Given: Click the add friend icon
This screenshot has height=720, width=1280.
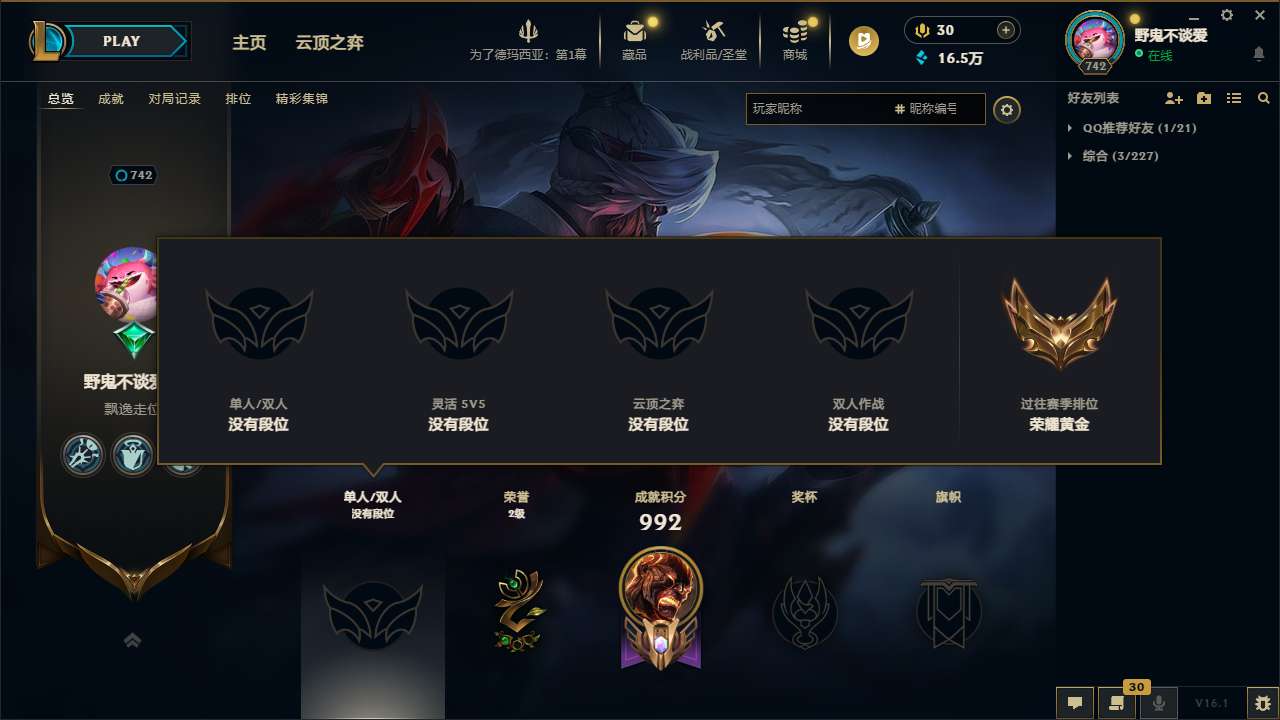Looking at the screenshot, I should click(1172, 98).
